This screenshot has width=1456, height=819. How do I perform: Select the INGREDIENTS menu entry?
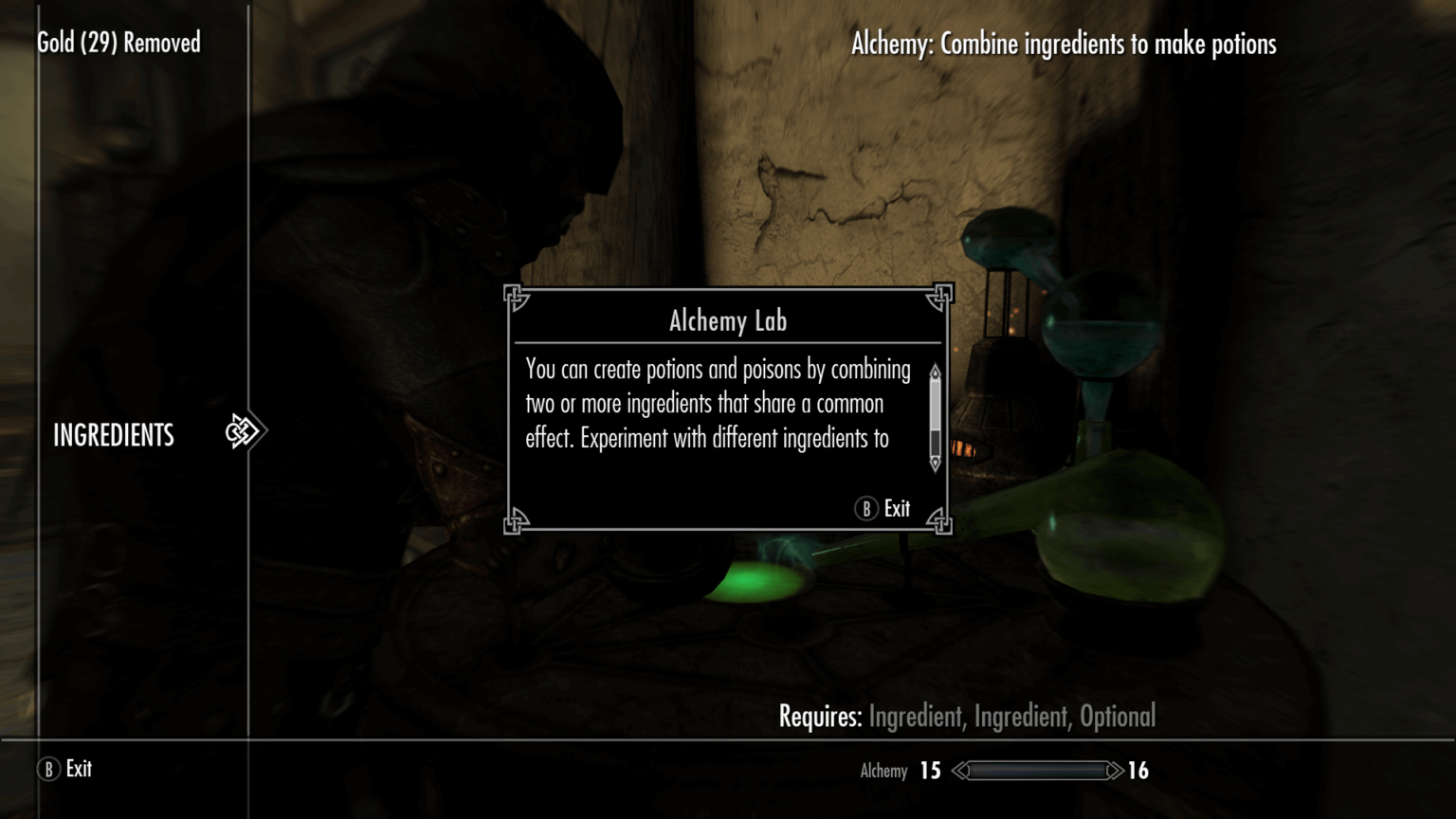pyautogui.click(x=113, y=435)
